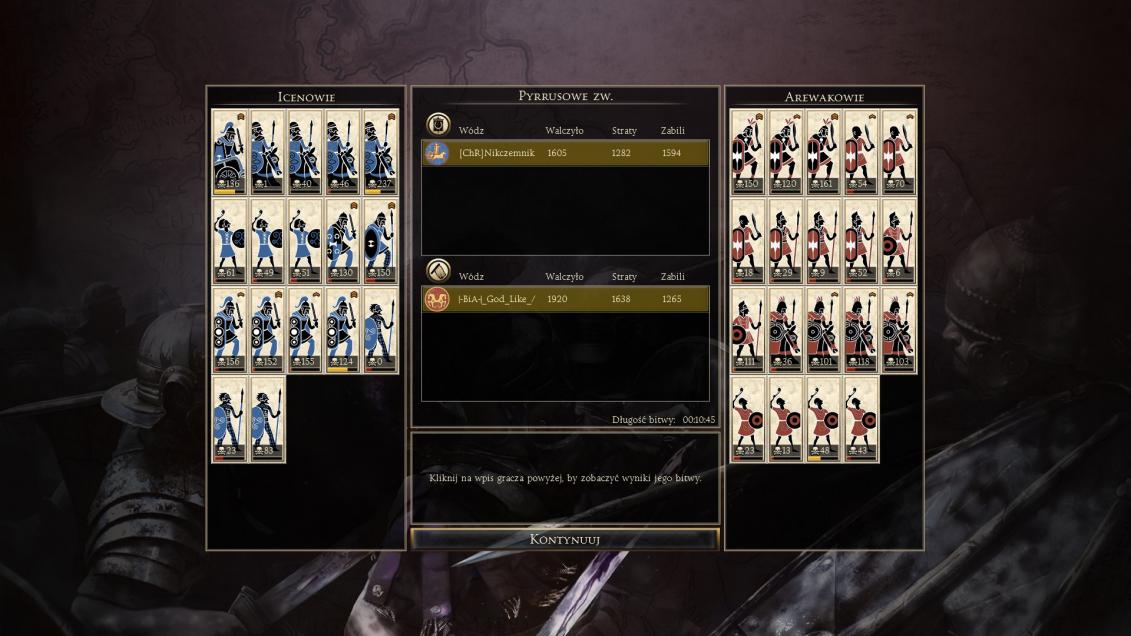Select the Icenowie spearman card with 83 kills
This screenshot has width=1131, height=636.
pyautogui.click(x=268, y=419)
